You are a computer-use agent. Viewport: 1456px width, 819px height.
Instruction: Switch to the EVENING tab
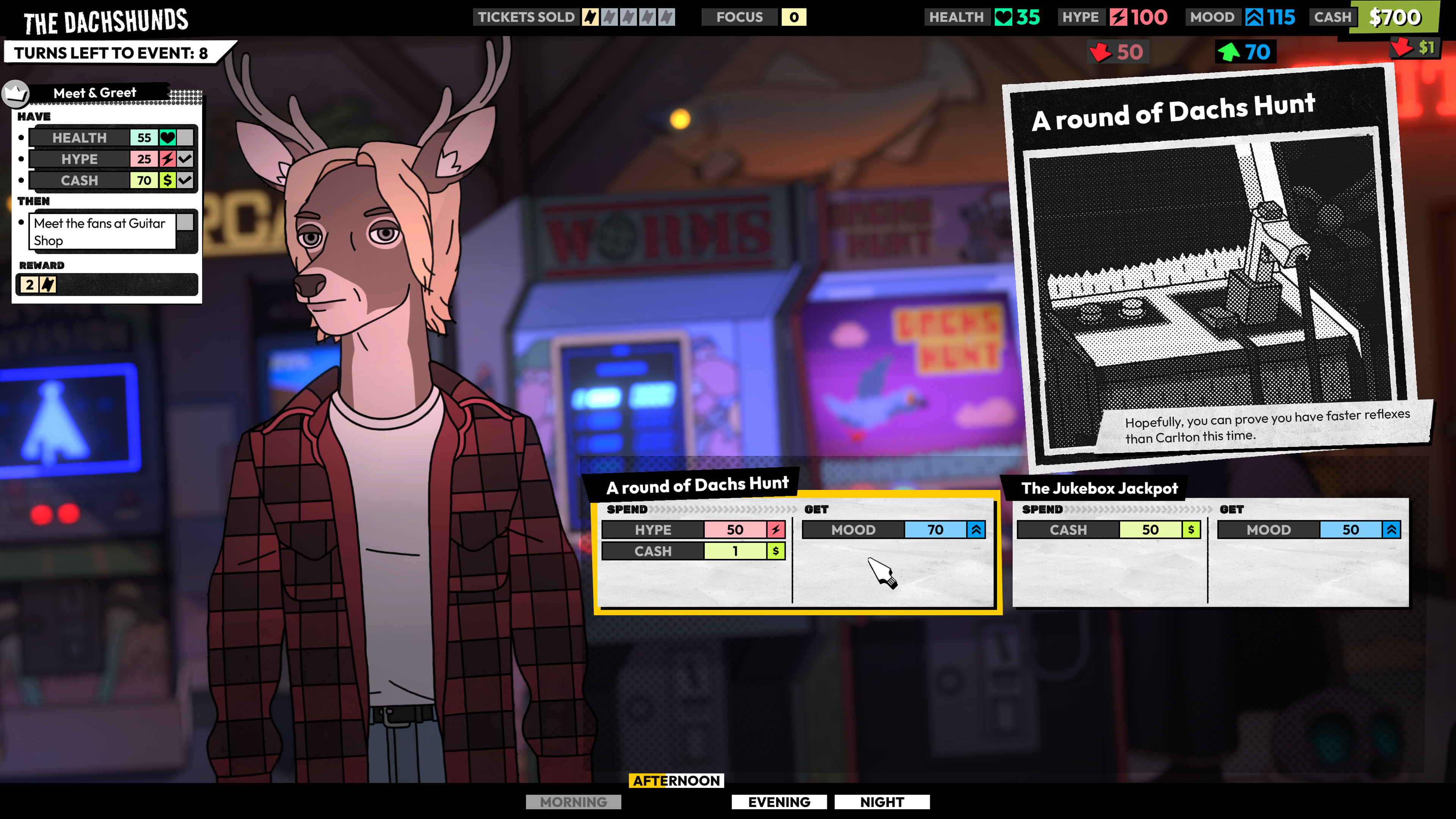click(x=780, y=802)
